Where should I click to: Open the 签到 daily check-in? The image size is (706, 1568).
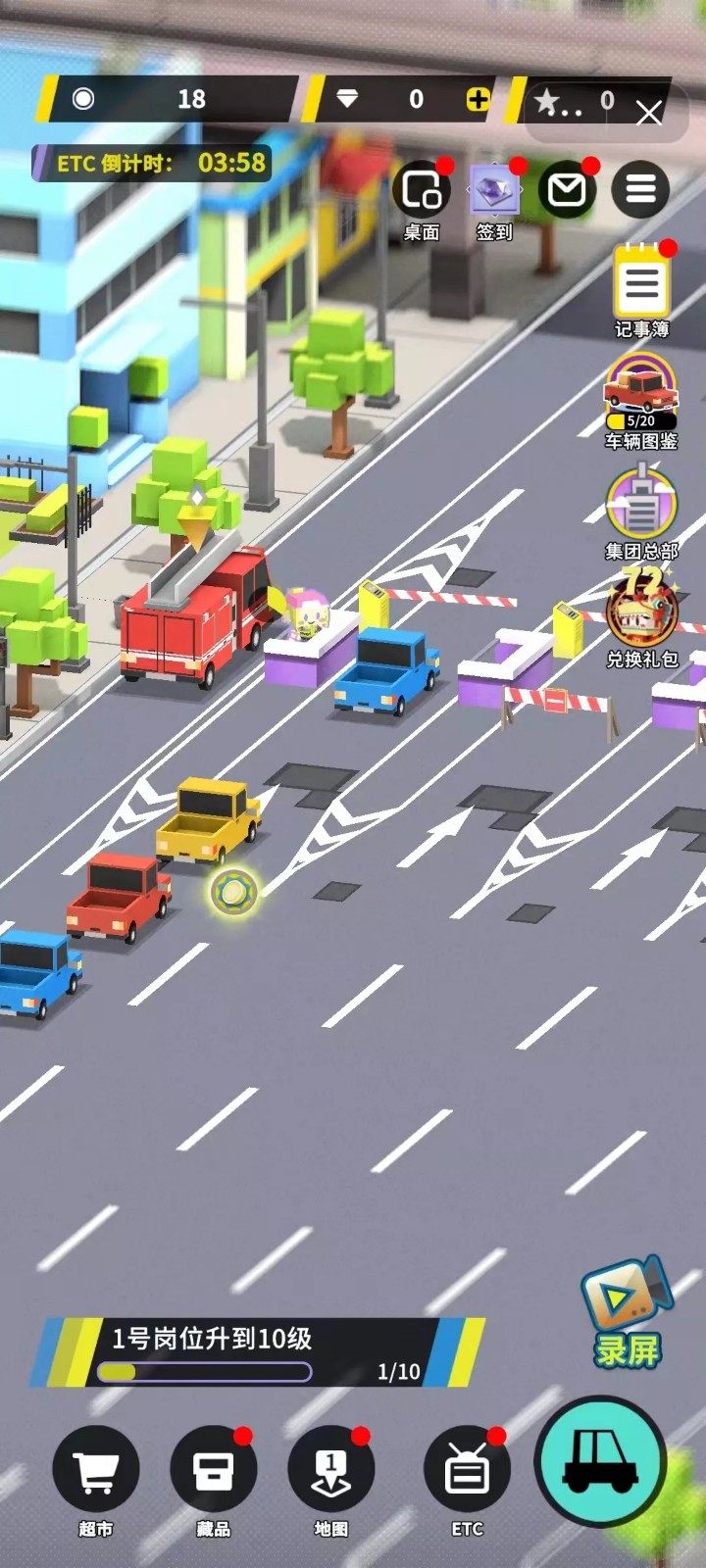494,189
